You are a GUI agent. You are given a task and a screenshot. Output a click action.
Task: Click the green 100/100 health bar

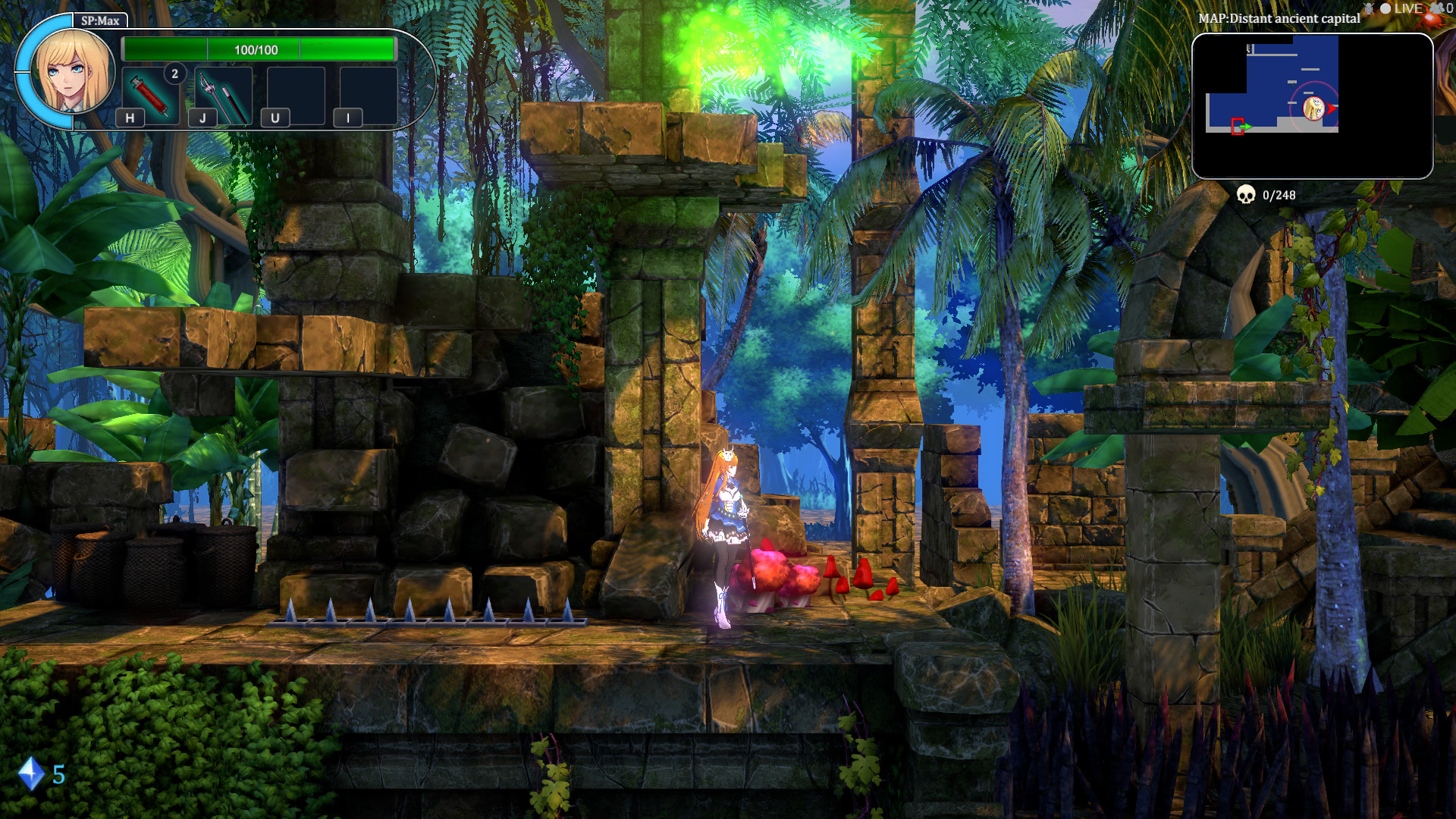pos(258,50)
